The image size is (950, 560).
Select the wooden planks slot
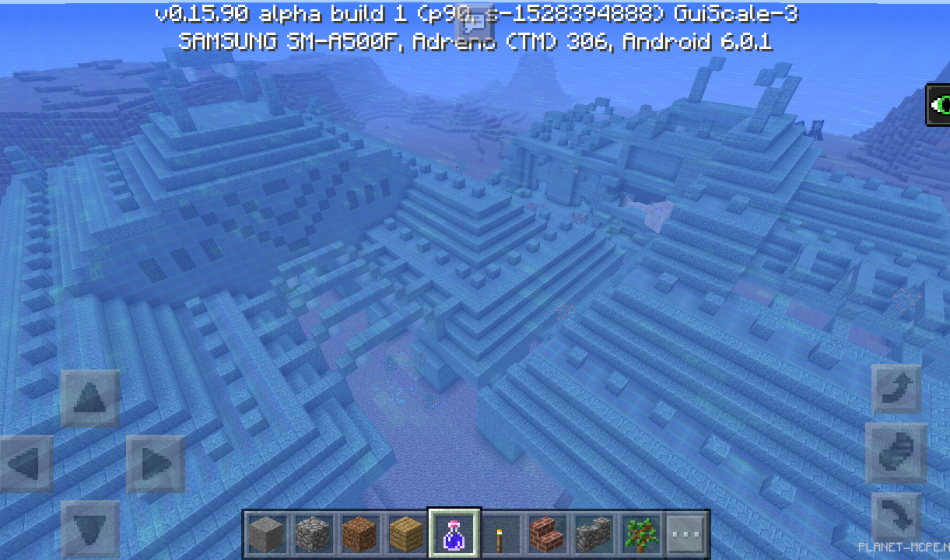(405, 533)
